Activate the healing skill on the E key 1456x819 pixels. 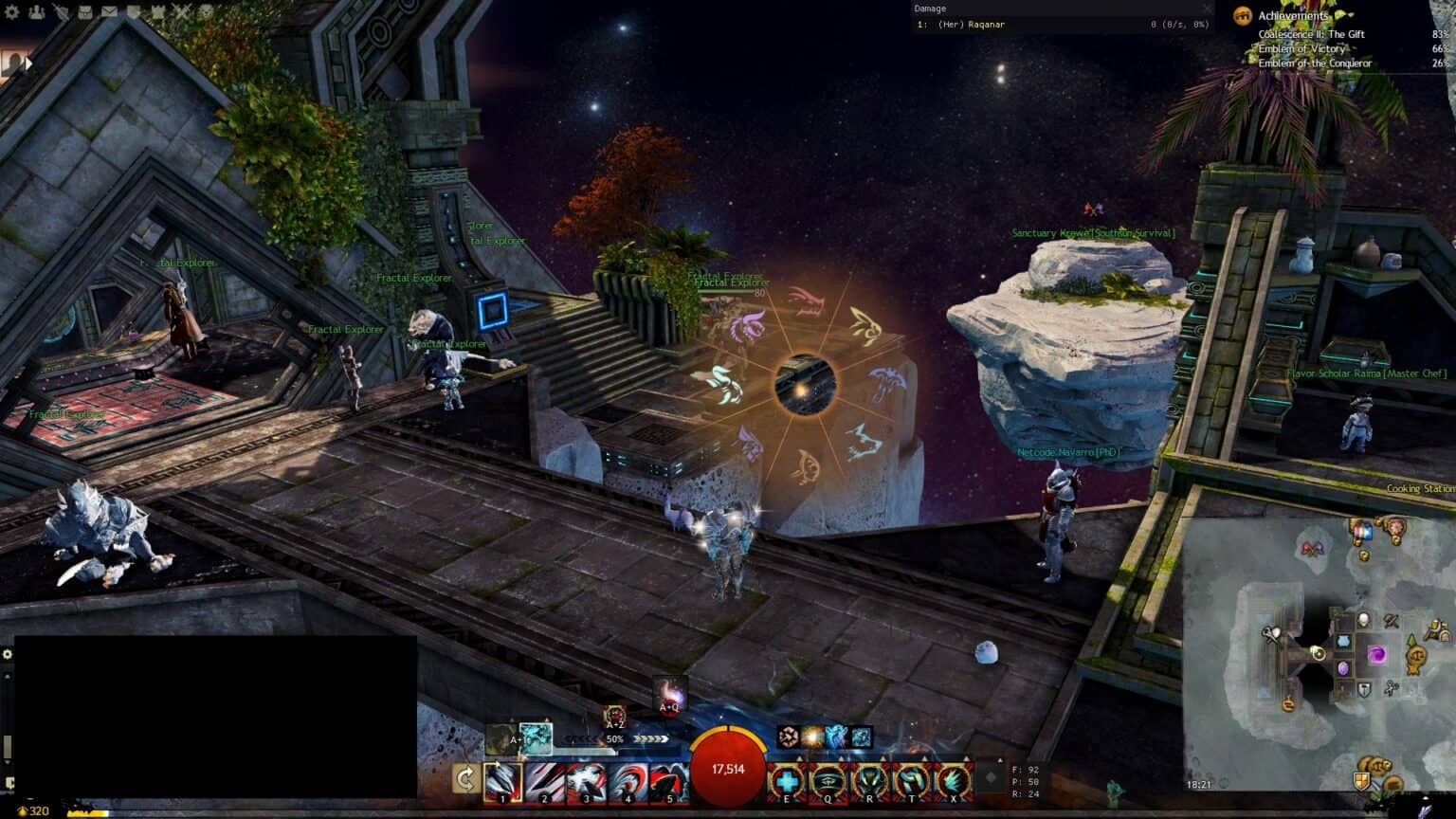coord(787,779)
